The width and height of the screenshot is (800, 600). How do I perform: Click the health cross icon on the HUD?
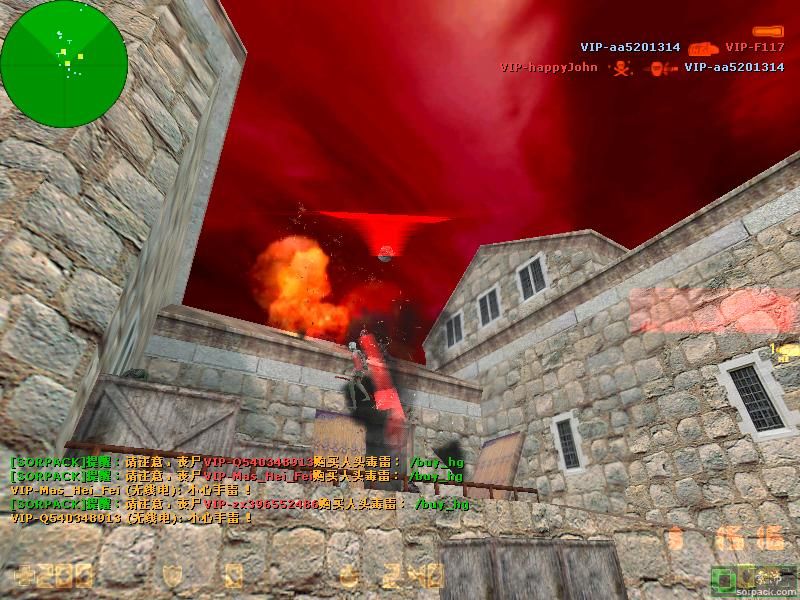click(23, 576)
